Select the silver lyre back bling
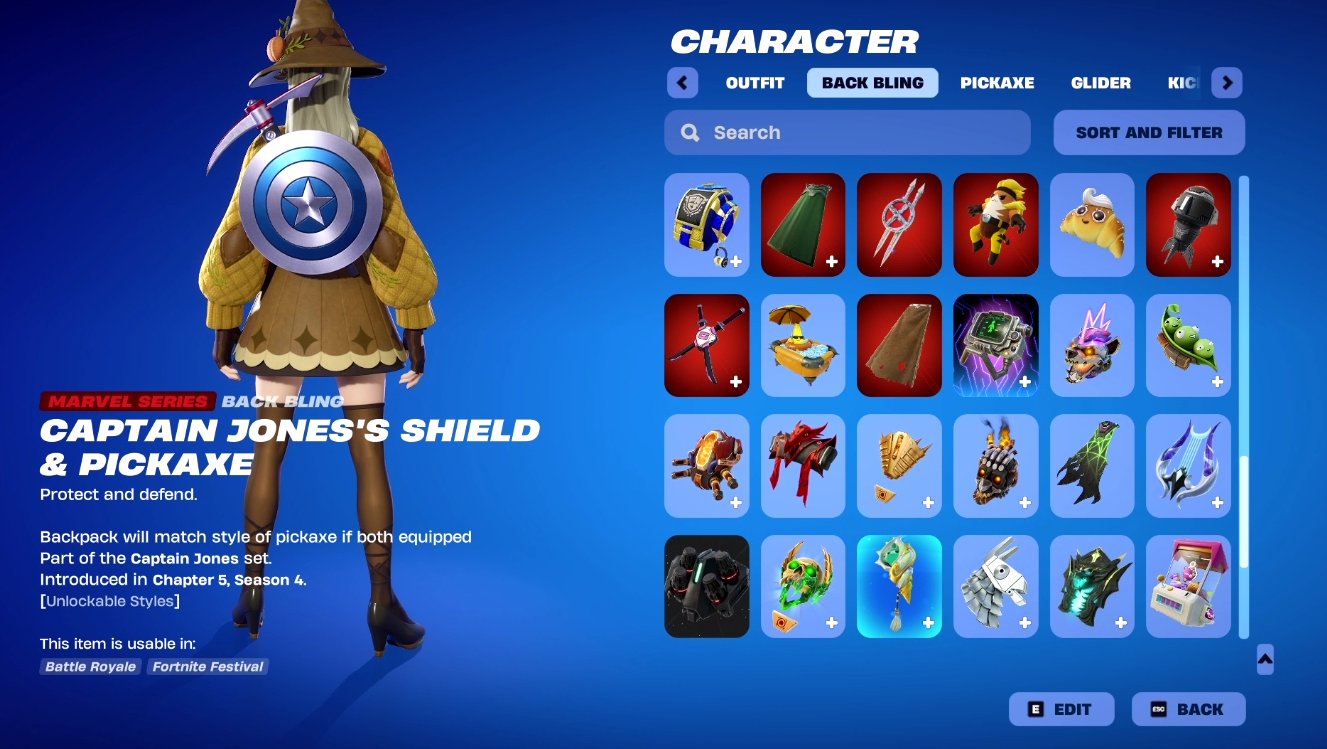 point(1188,466)
